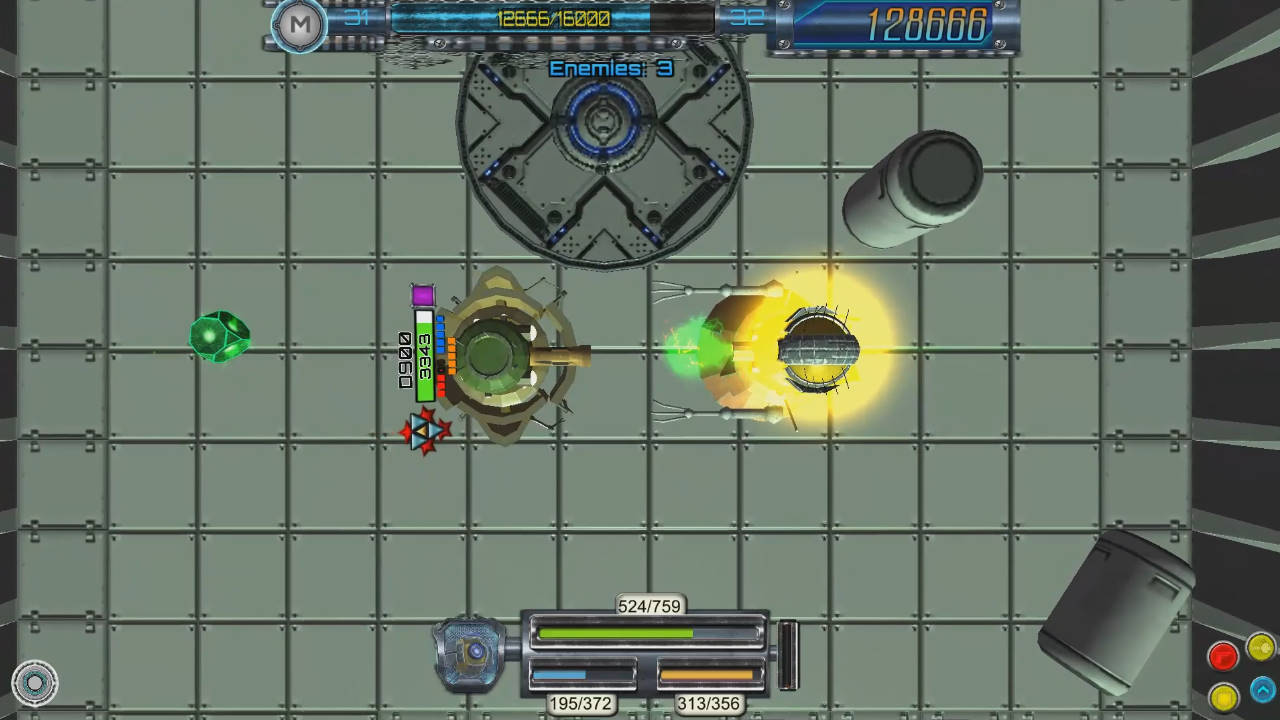Open the menu via the M button

(x=299, y=25)
